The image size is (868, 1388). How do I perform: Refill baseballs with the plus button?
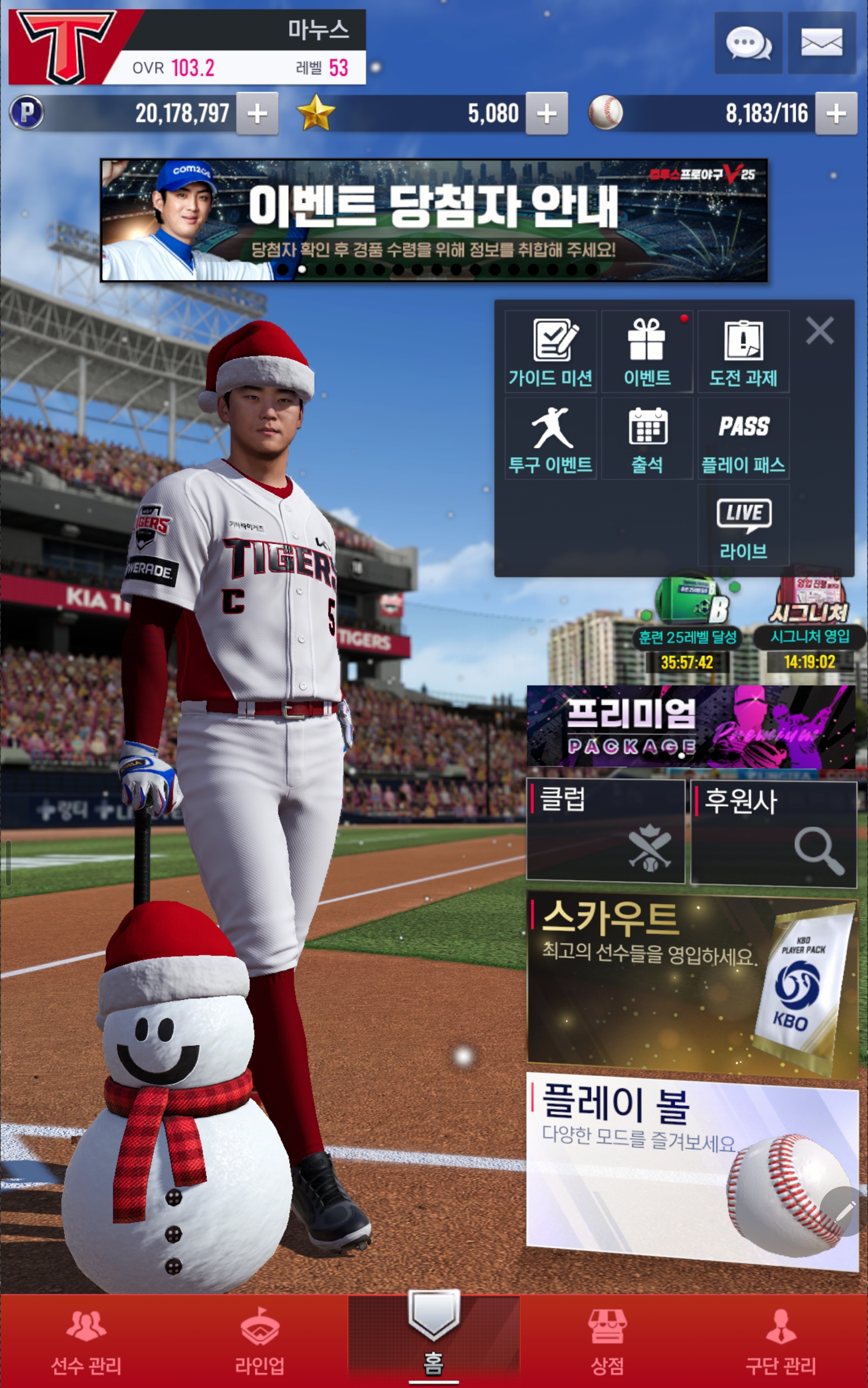click(835, 113)
